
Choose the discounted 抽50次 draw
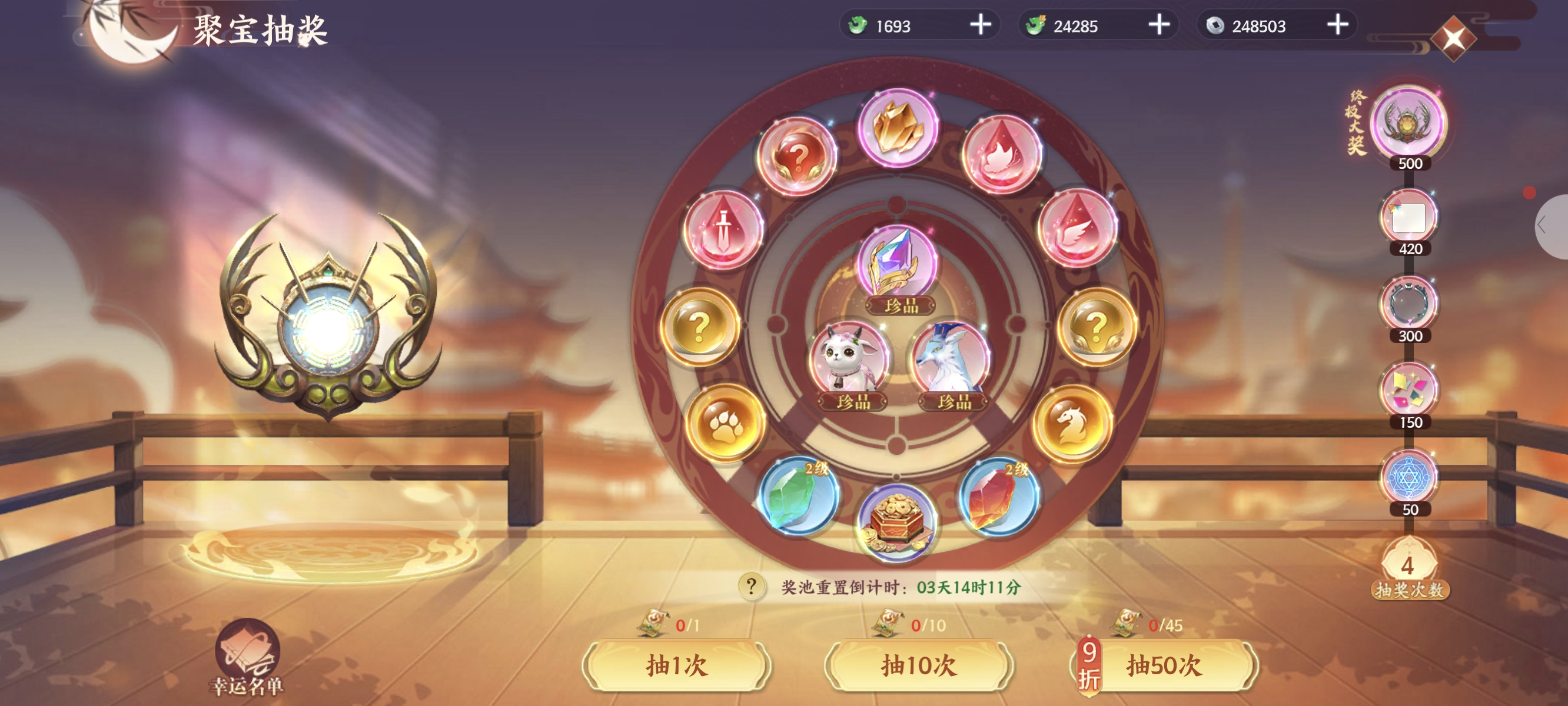(x=1163, y=665)
